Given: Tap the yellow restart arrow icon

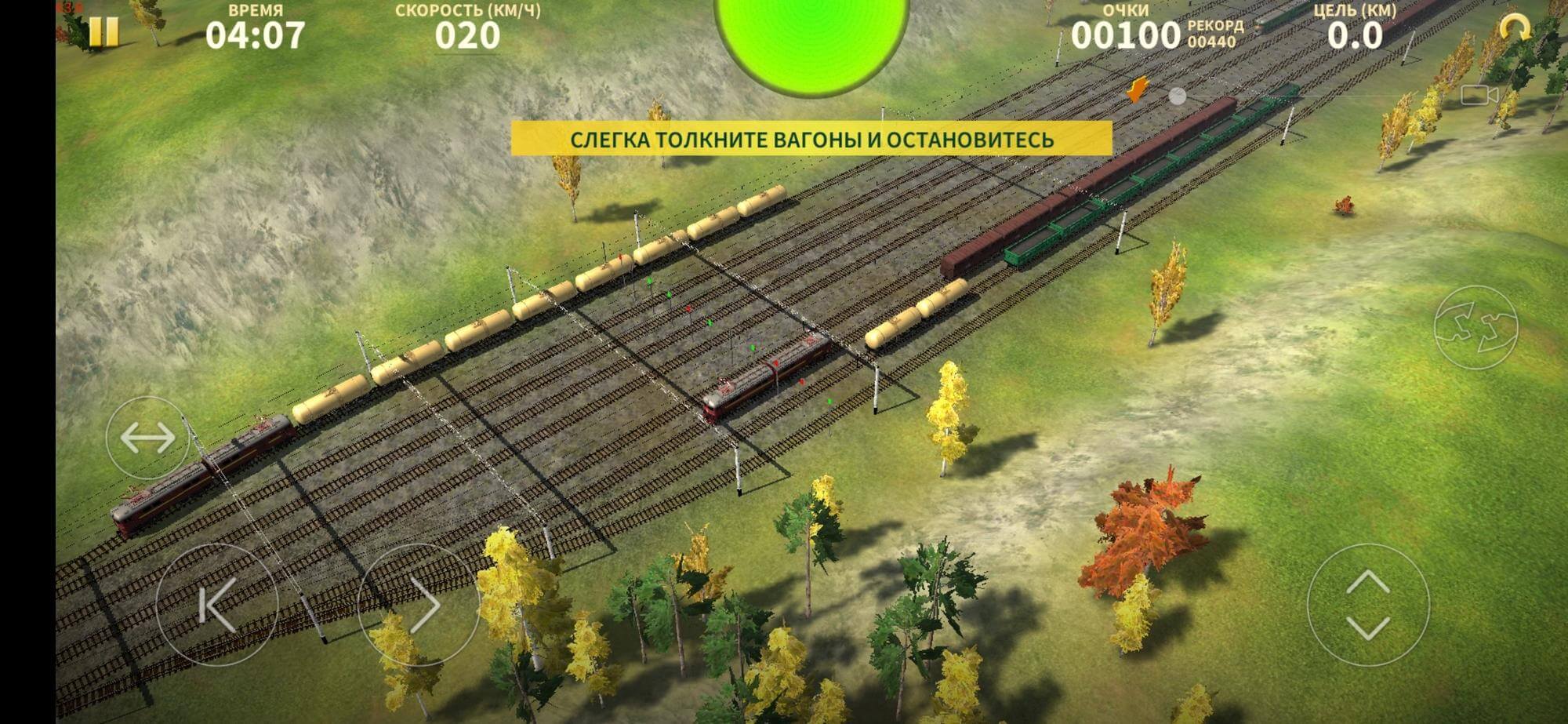Looking at the screenshot, I should pyautogui.click(x=1515, y=29).
